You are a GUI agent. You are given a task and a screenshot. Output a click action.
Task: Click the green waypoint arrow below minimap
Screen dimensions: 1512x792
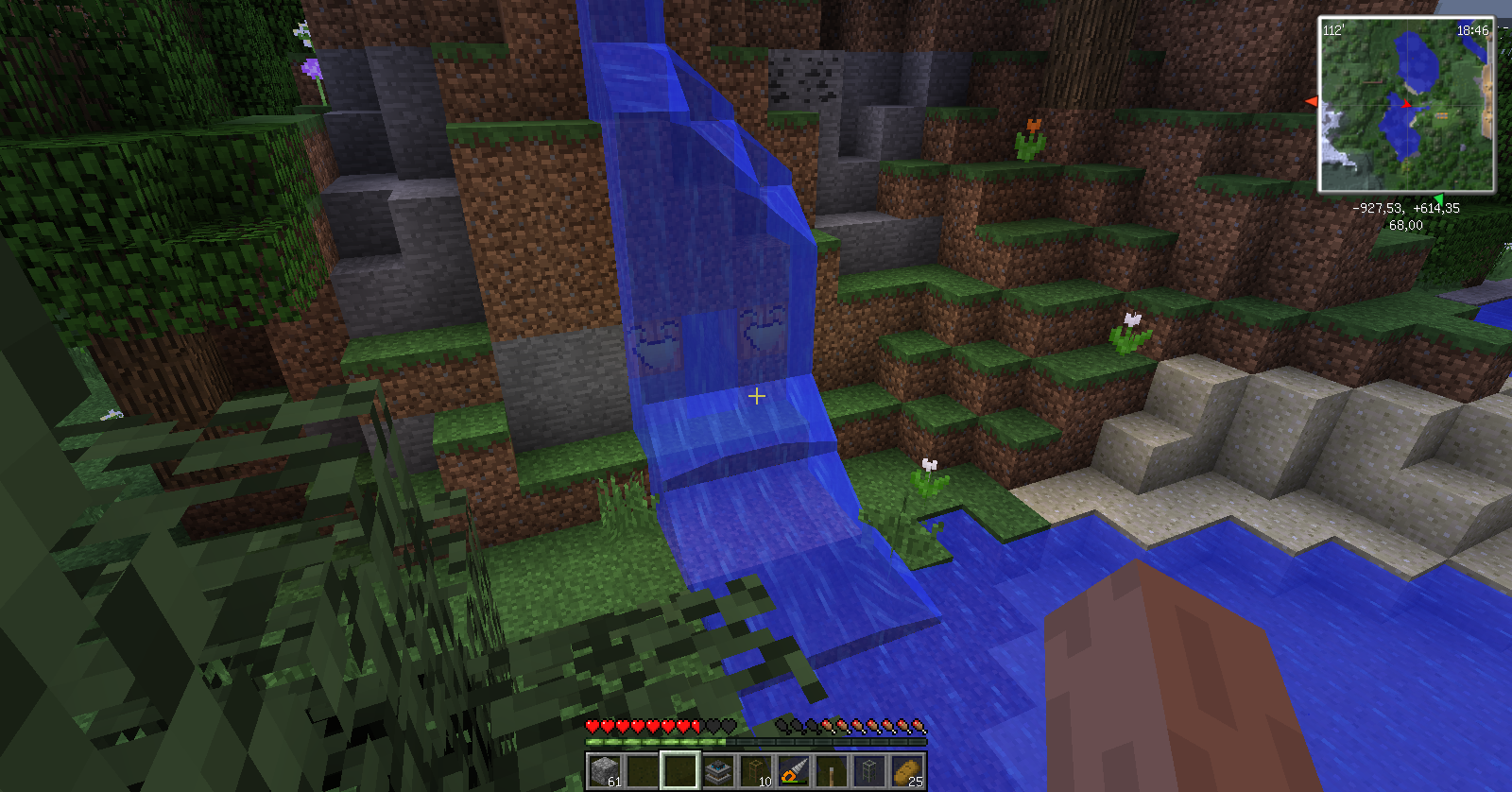coord(1437,198)
